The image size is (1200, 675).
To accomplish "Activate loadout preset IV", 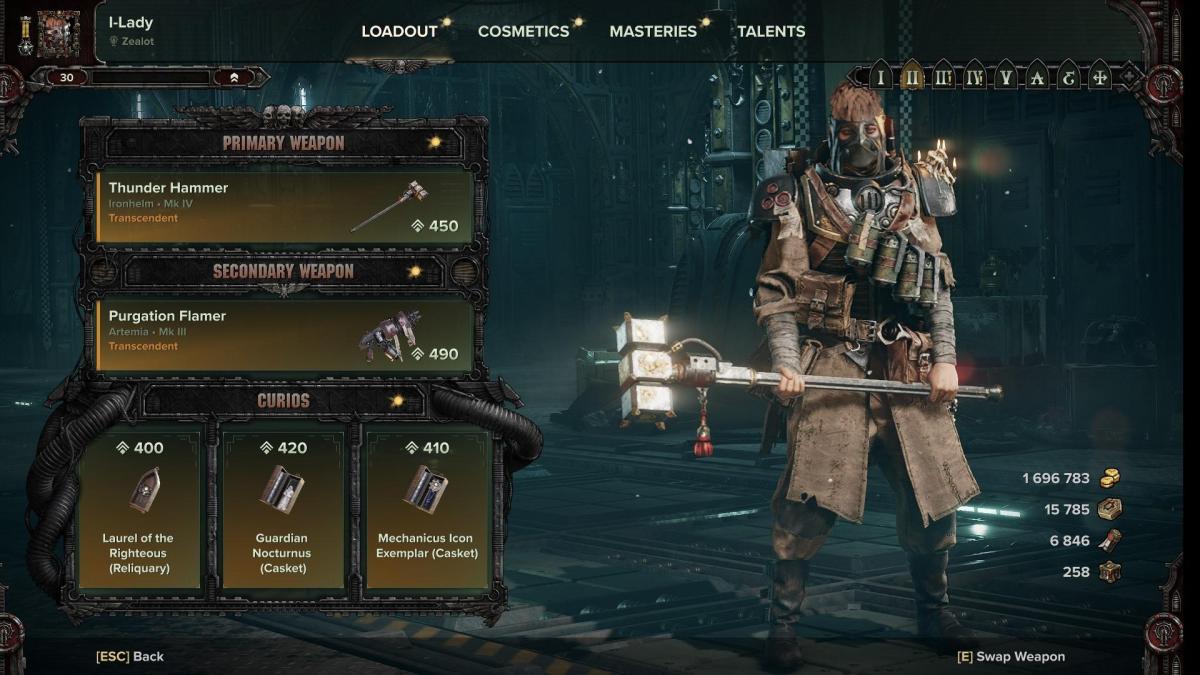I will click(974, 77).
